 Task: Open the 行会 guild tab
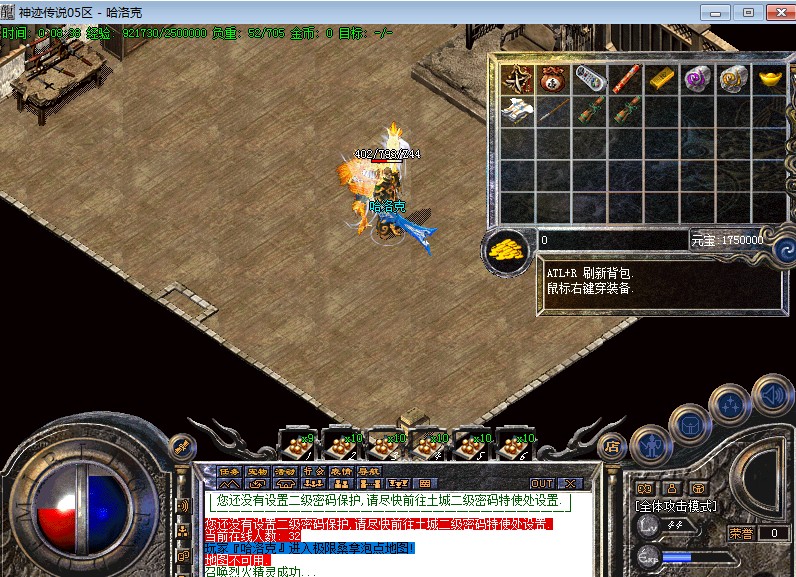313,471
